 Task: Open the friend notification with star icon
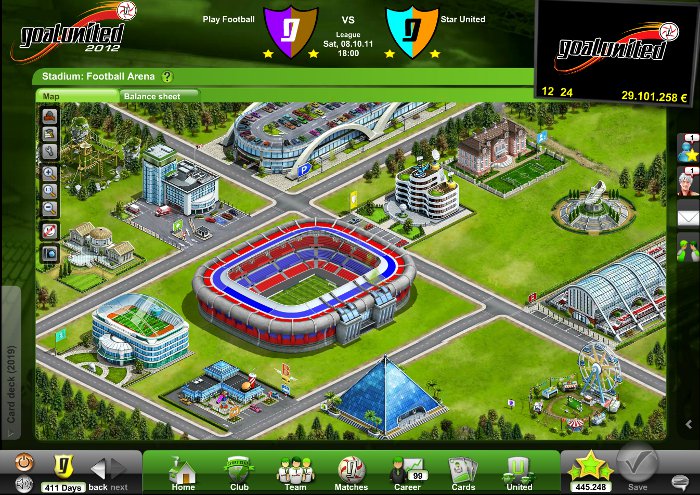pos(687,150)
